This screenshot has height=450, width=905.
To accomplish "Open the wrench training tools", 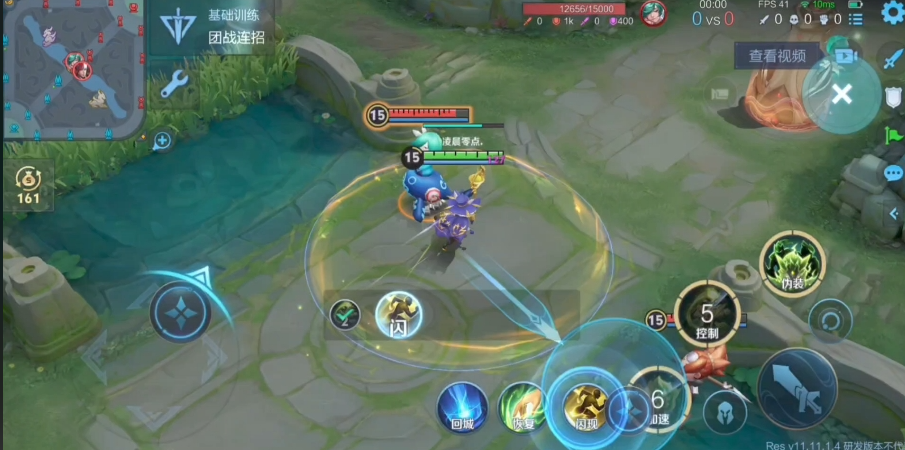I will tap(175, 83).
